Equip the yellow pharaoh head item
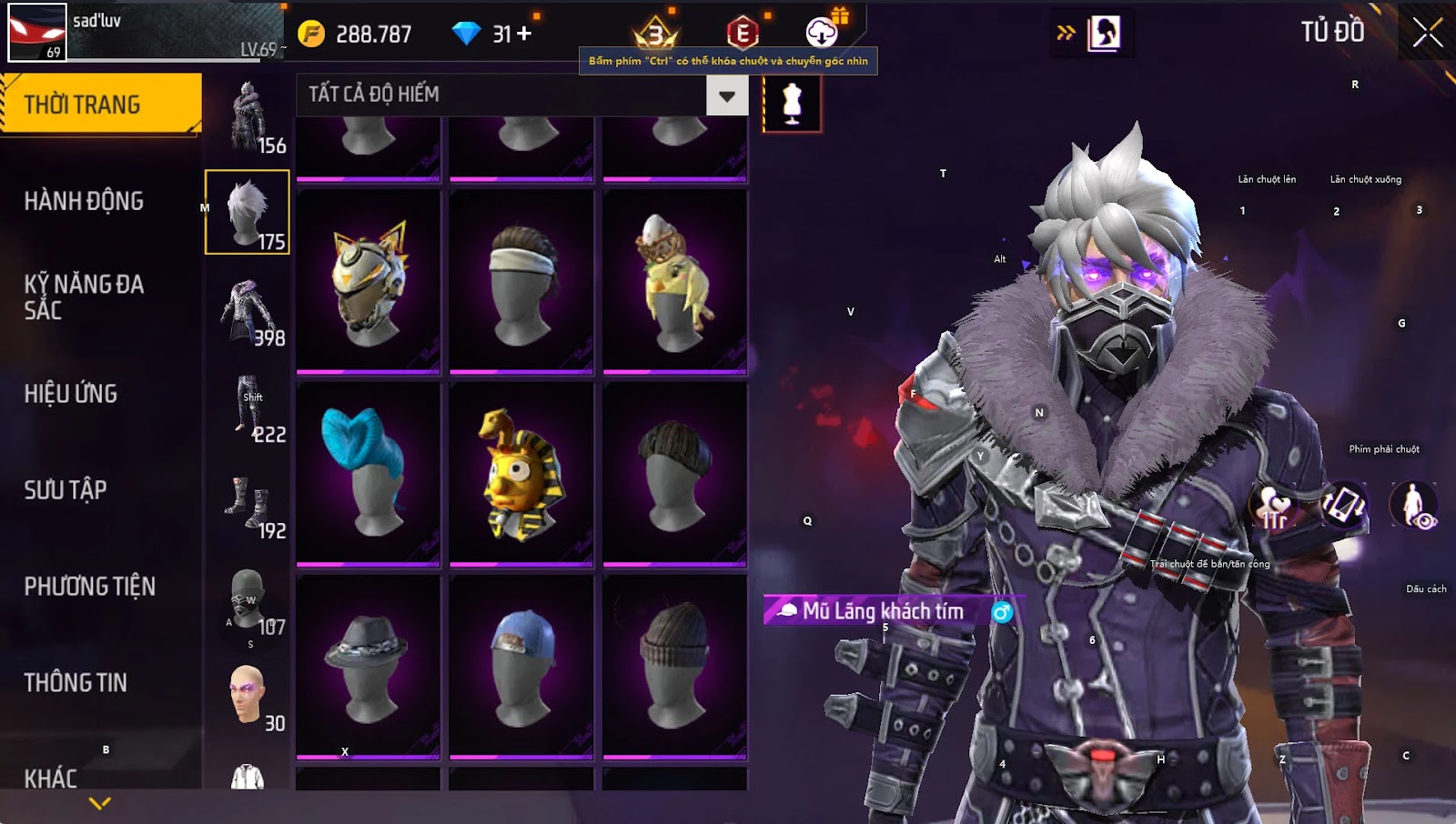 (521, 473)
